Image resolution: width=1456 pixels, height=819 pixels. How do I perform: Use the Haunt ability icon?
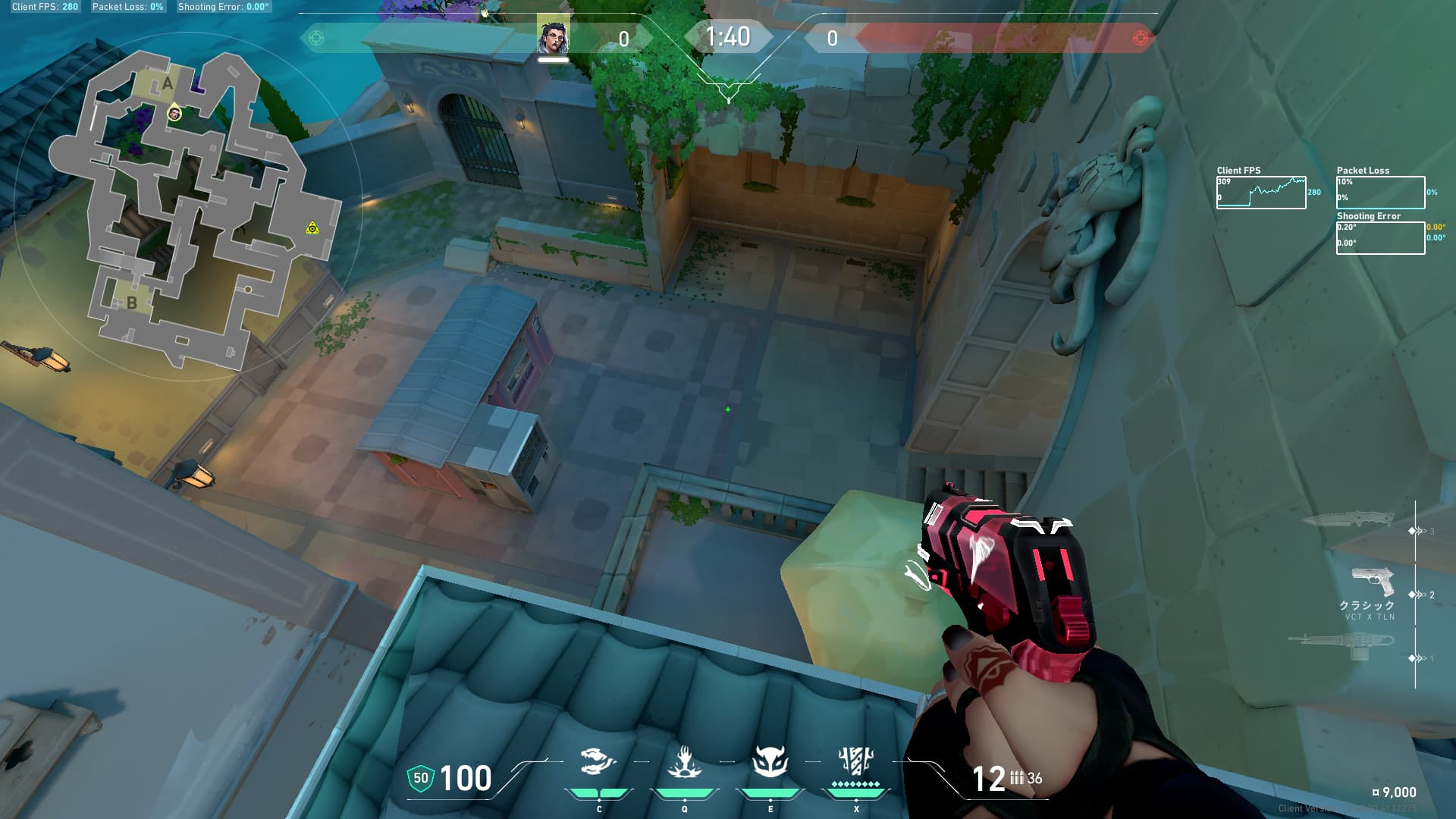[770, 761]
